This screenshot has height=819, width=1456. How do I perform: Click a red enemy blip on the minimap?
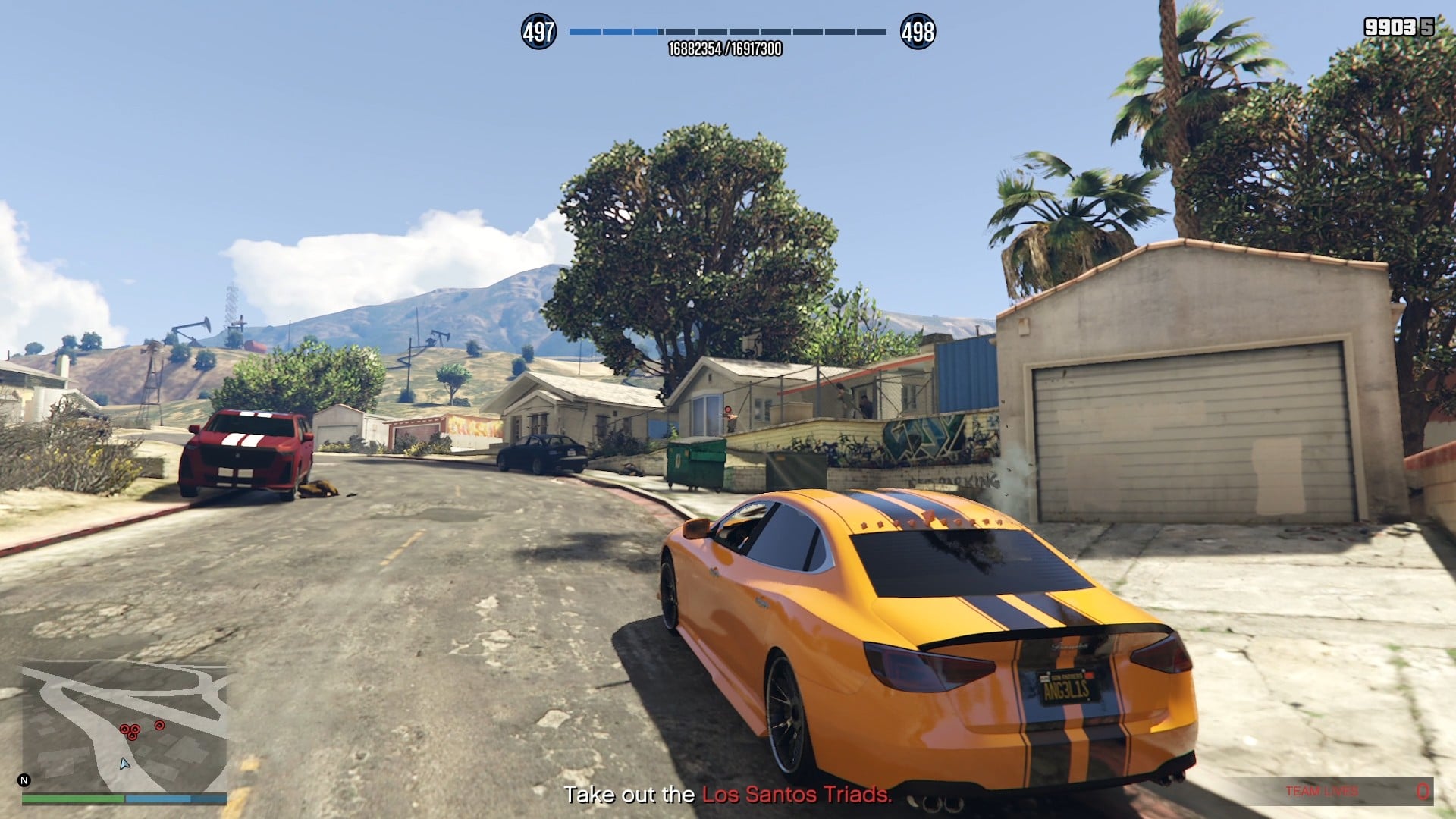pos(124,729)
